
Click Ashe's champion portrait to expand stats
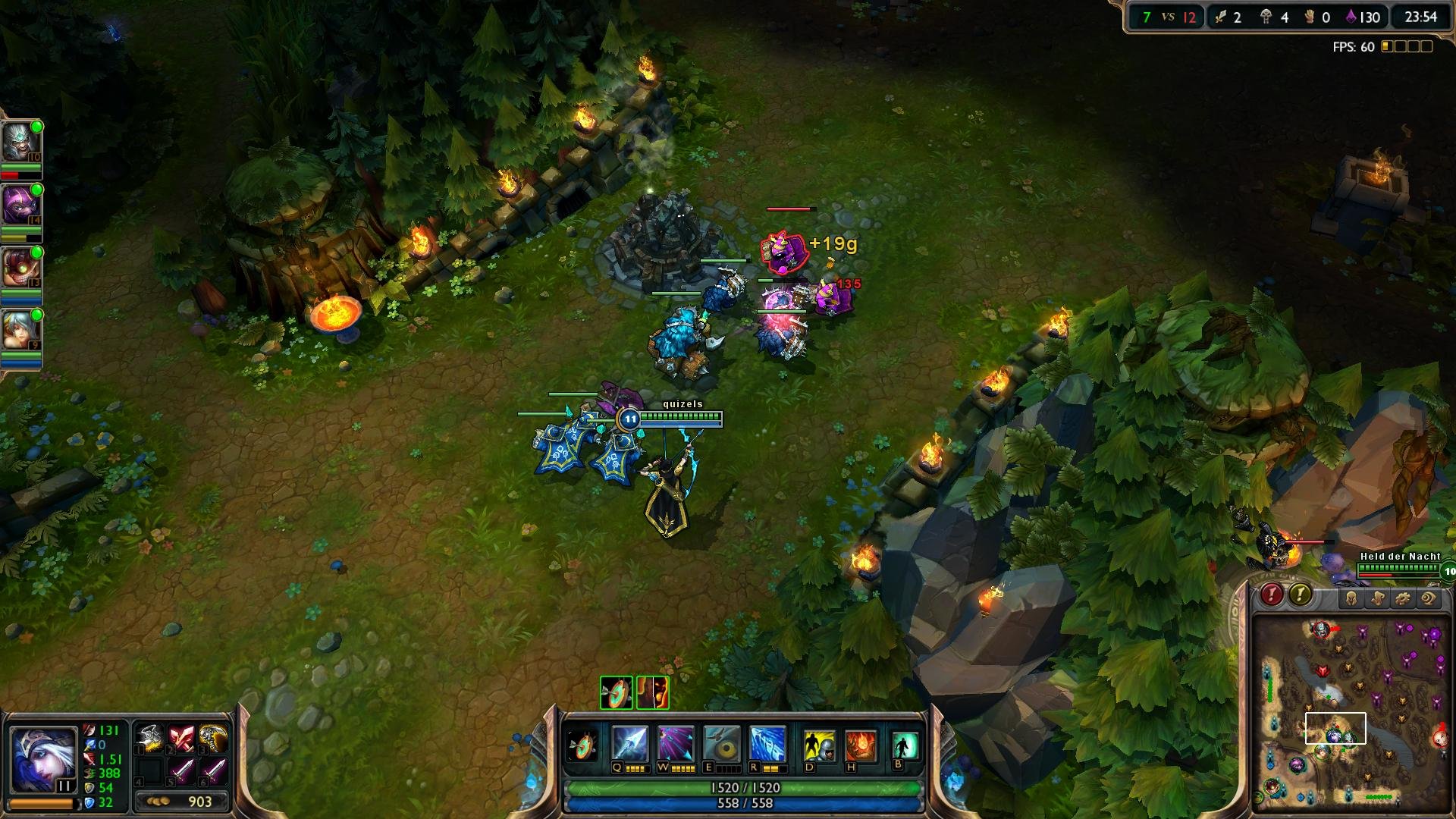tap(44, 758)
